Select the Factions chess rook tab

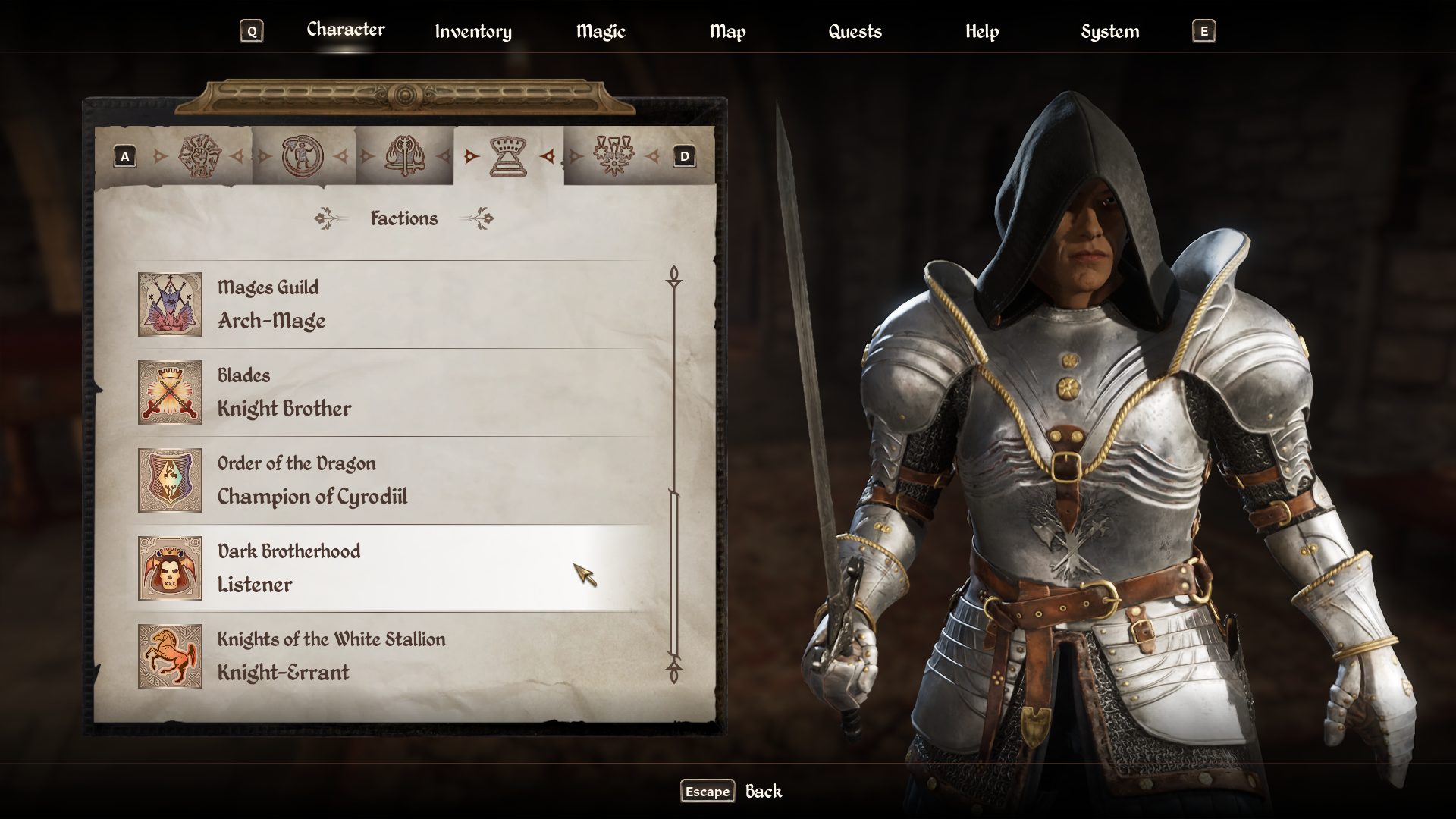point(508,156)
